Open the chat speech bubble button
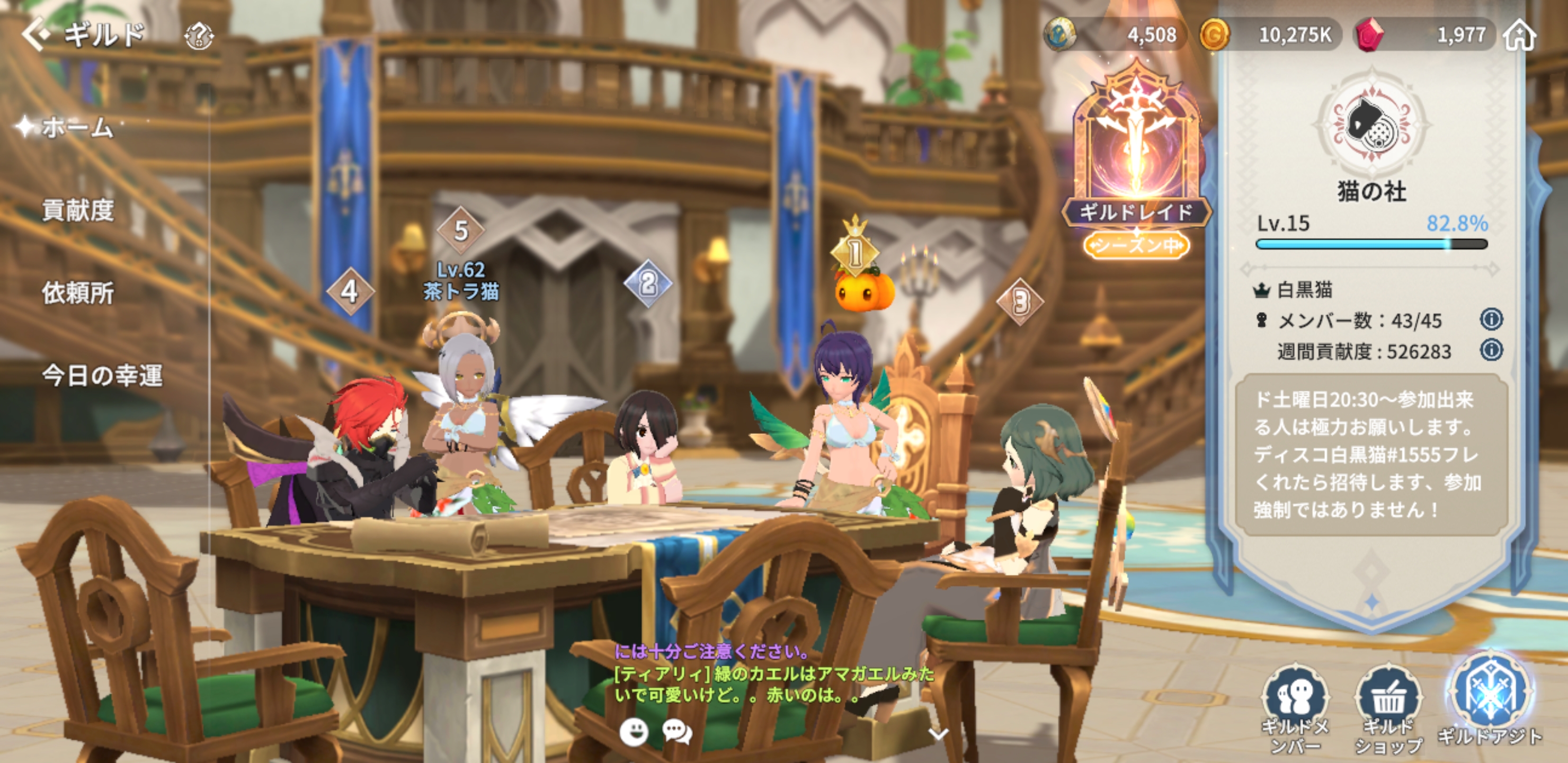 pyautogui.click(x=677, y=731)
